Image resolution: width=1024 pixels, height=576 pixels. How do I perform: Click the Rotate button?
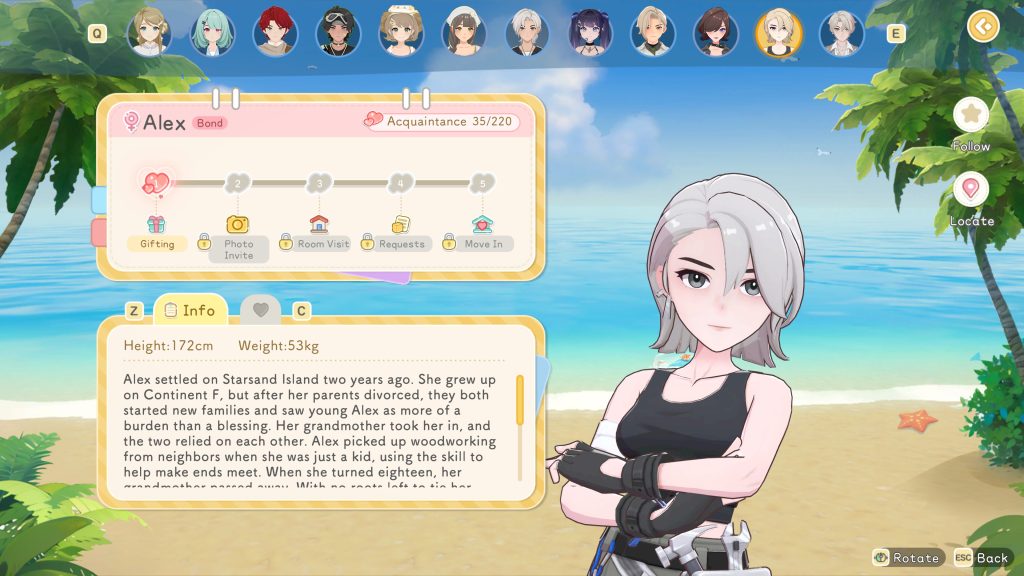(x=907, y=558)
